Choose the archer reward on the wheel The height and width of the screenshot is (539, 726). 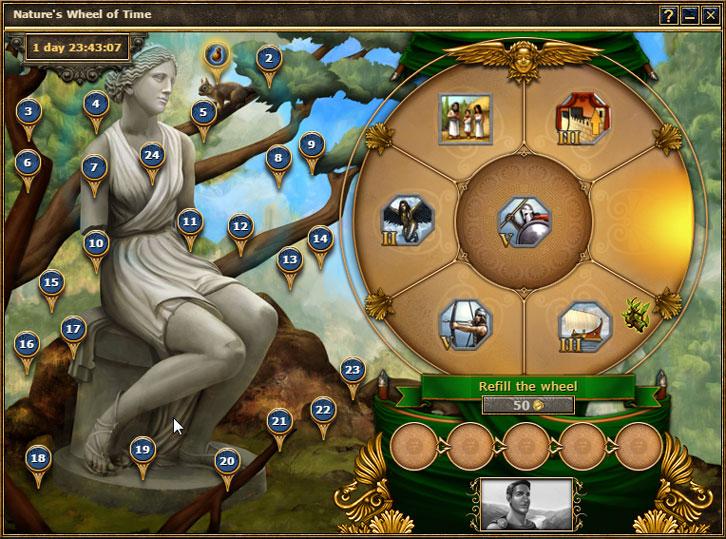(x=464, y=323)
